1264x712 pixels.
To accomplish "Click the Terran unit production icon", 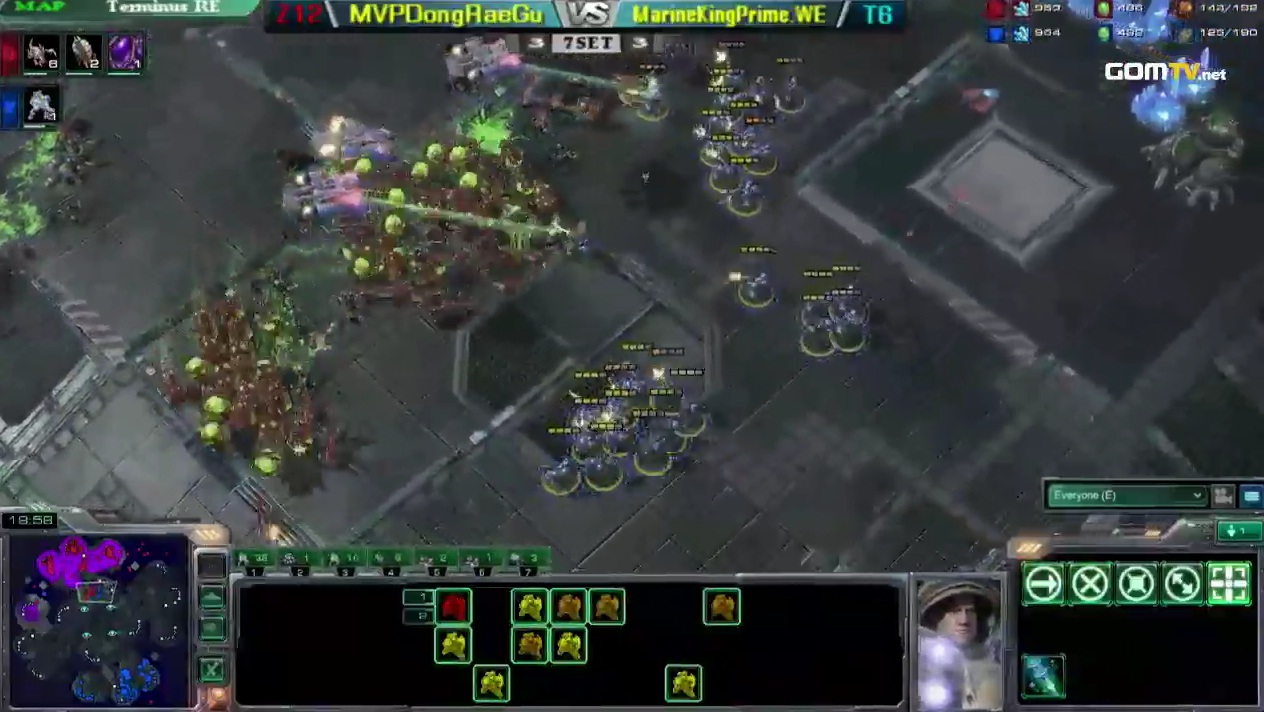I will [x=42, y=106].
